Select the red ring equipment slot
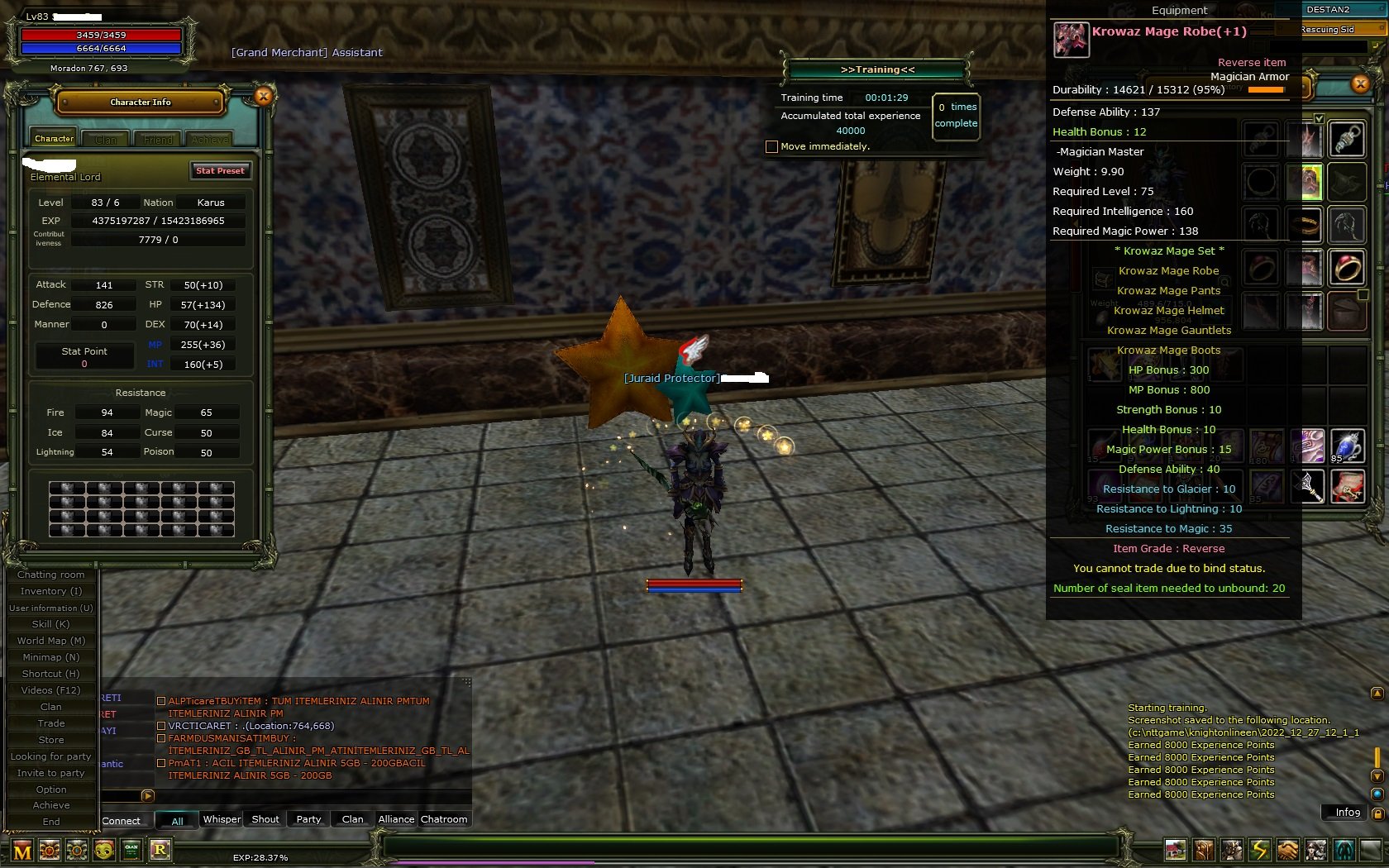 [1347, 268]
